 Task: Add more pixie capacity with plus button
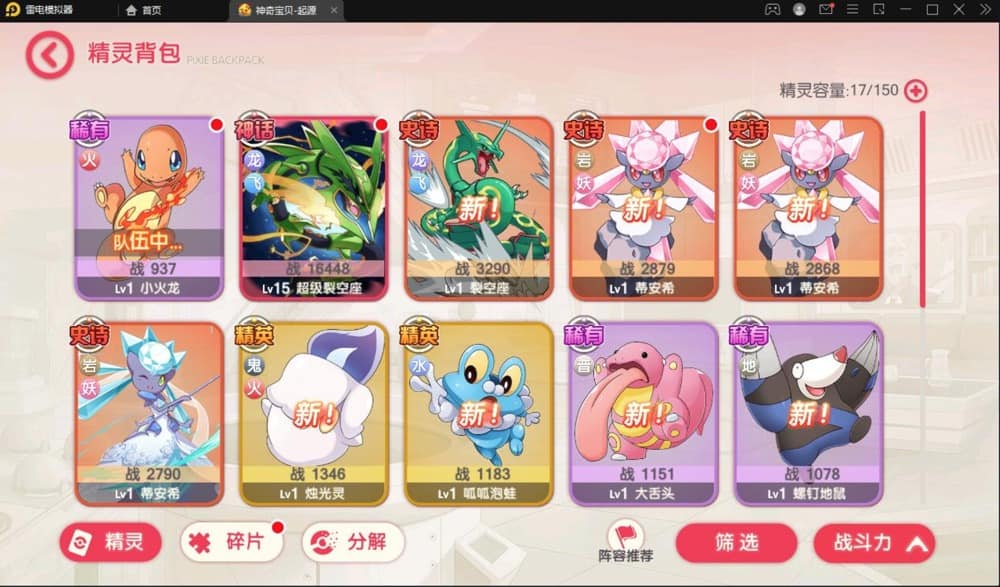tap(915, 91)
